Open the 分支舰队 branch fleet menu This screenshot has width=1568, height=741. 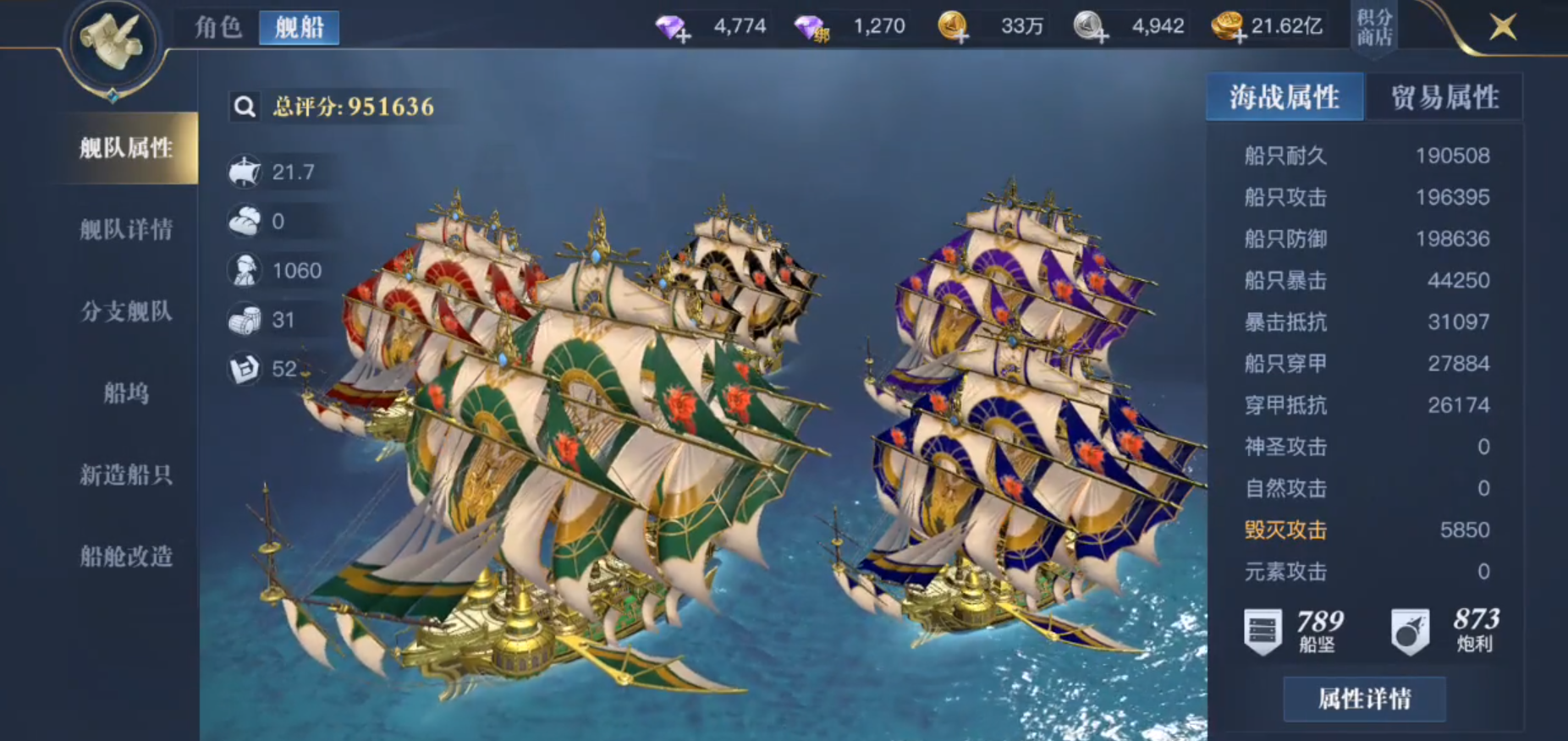pos(126,311)
